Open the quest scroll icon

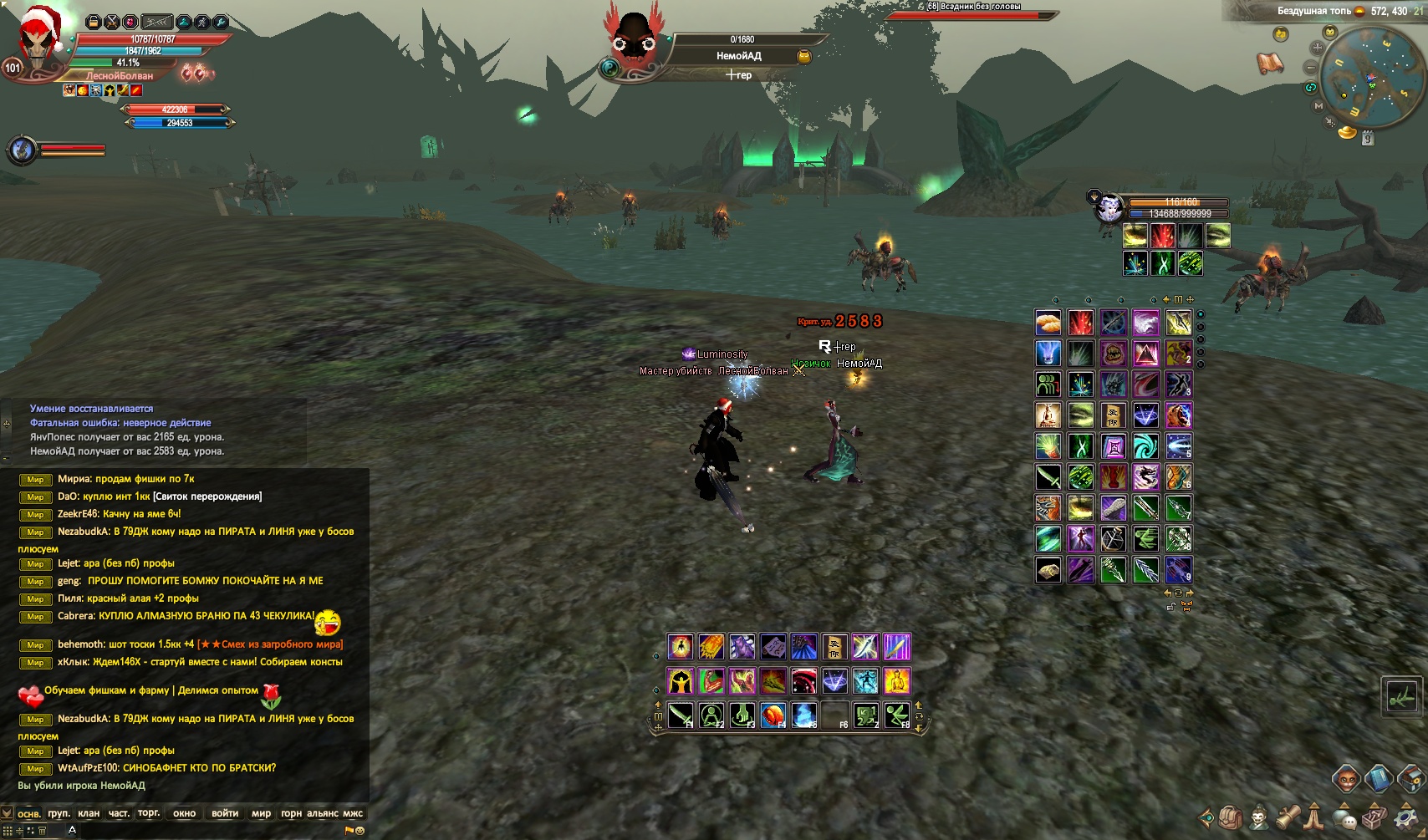click(x=1288, y=815)
